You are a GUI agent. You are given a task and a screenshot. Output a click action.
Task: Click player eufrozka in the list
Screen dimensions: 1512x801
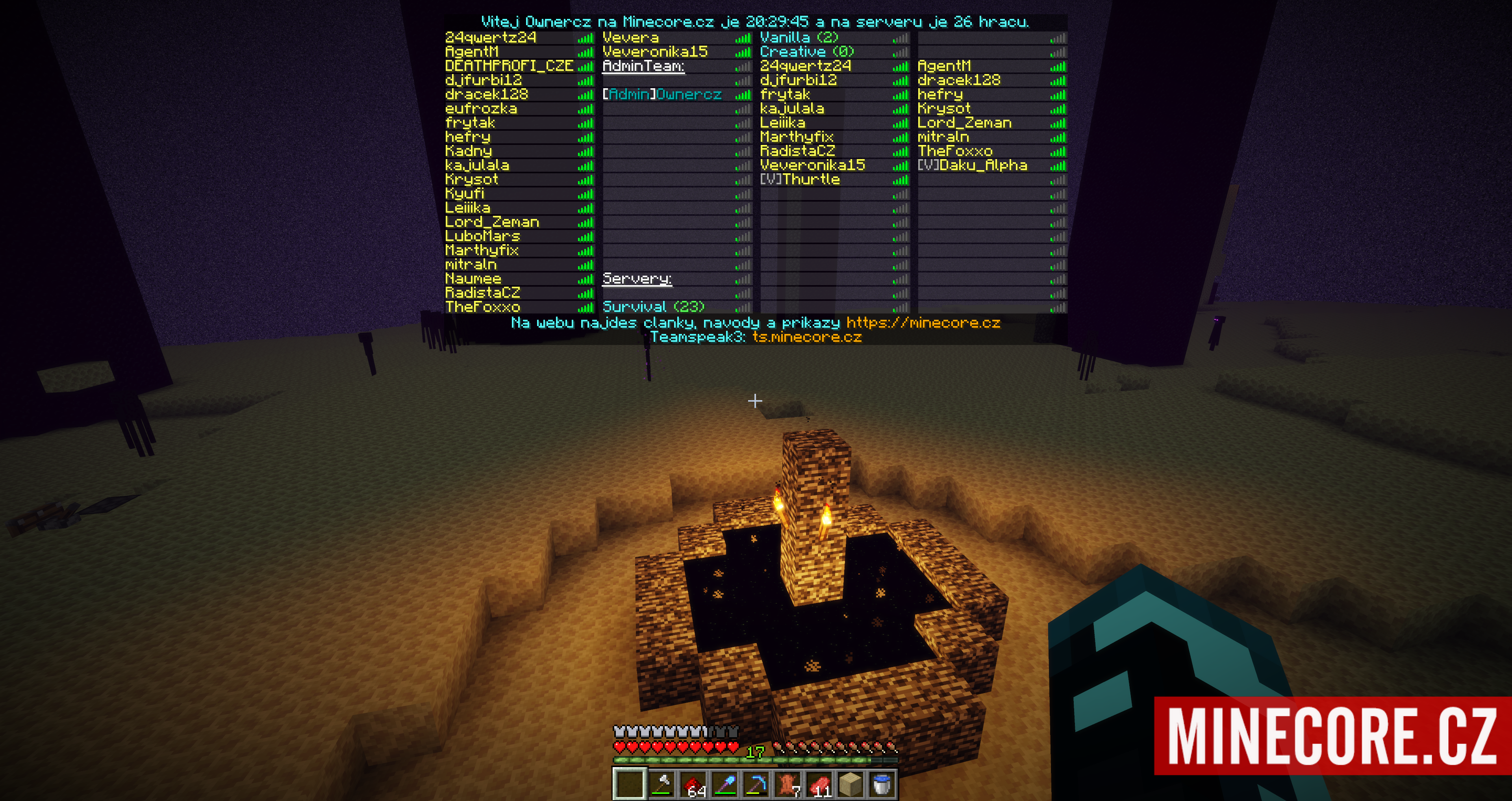click(x=481, y=109)
